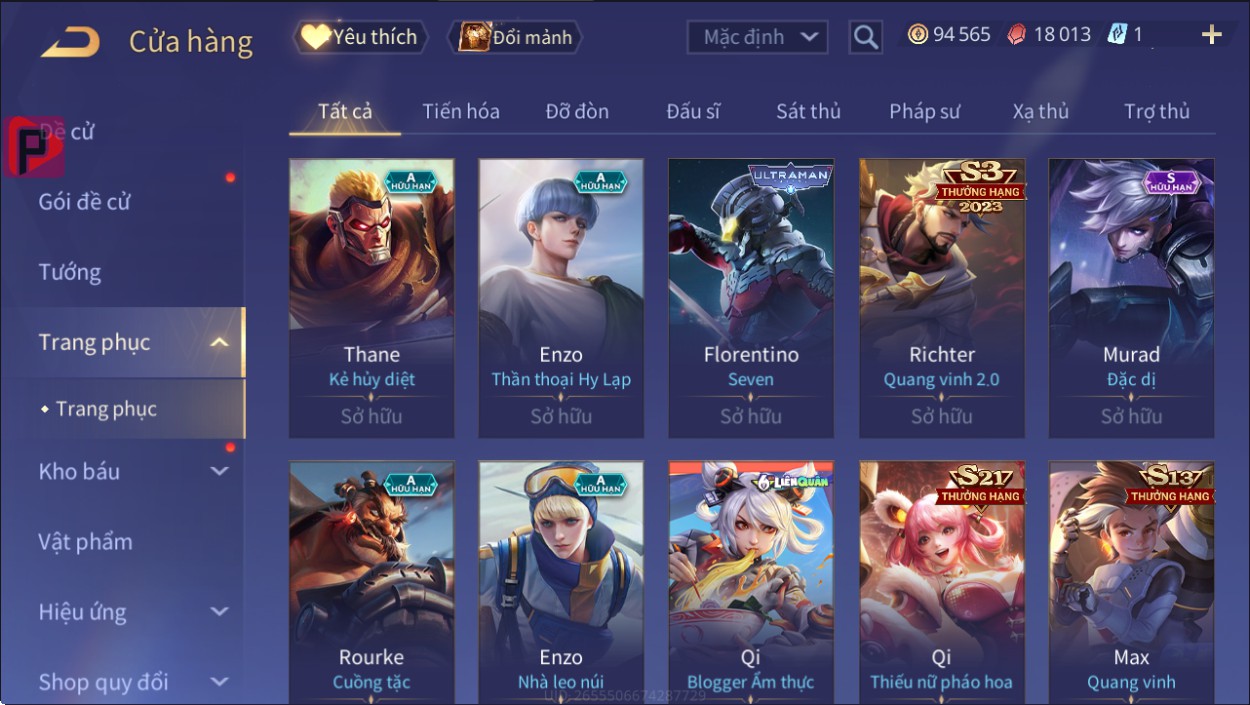The width and height of the screenshot is (1250, 705).
Task: Open the Xạ thủ tab
Action: tap(1040, 112)
